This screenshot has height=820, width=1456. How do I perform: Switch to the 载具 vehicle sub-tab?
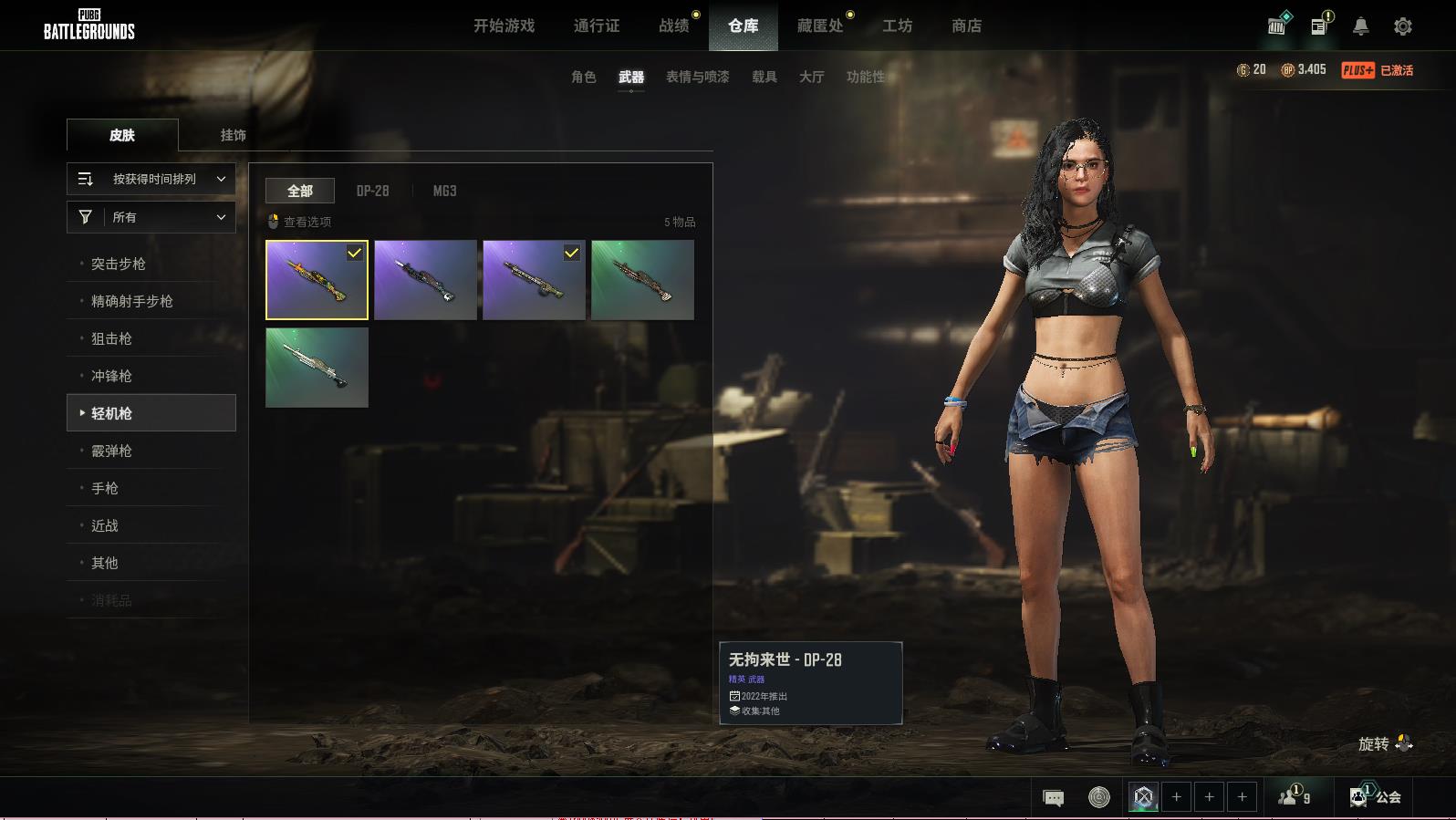point(764,78)
